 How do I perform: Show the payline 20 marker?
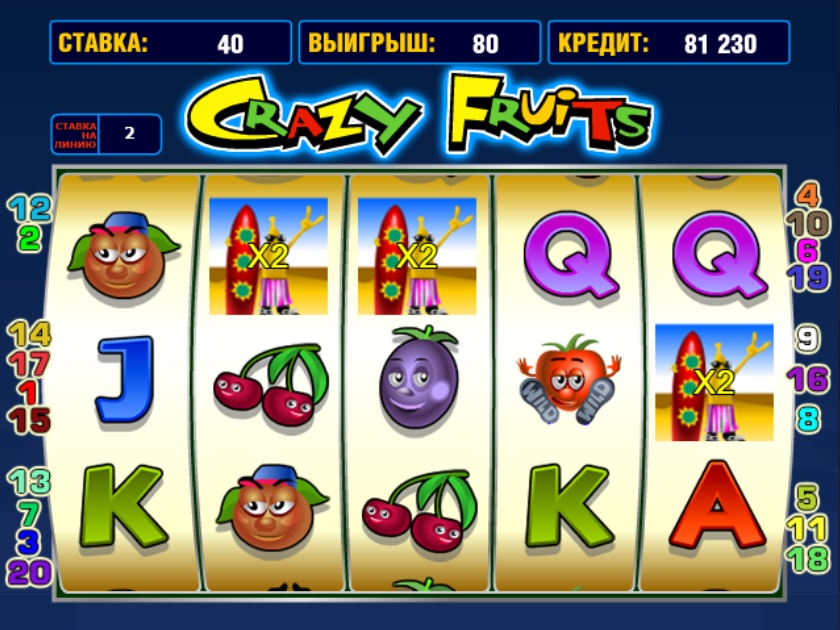point(29,572)
